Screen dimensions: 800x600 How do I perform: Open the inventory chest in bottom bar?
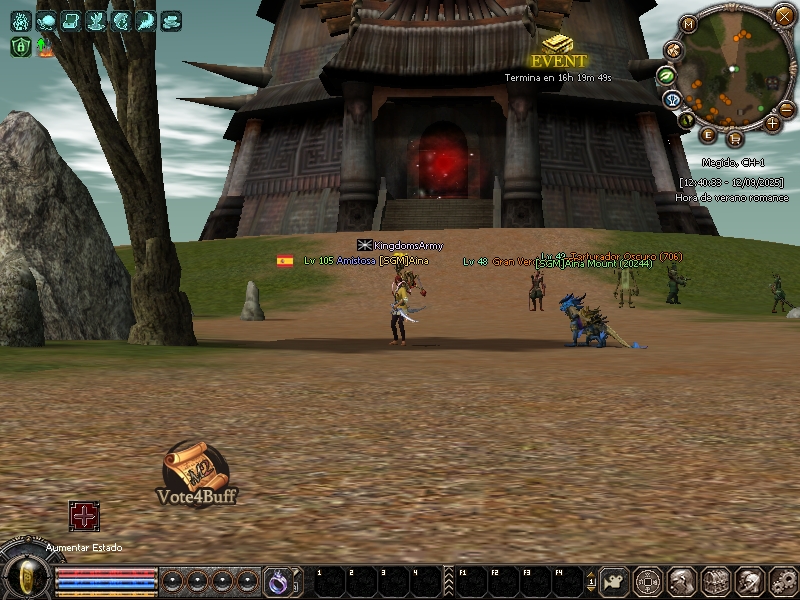pos(714,580)
